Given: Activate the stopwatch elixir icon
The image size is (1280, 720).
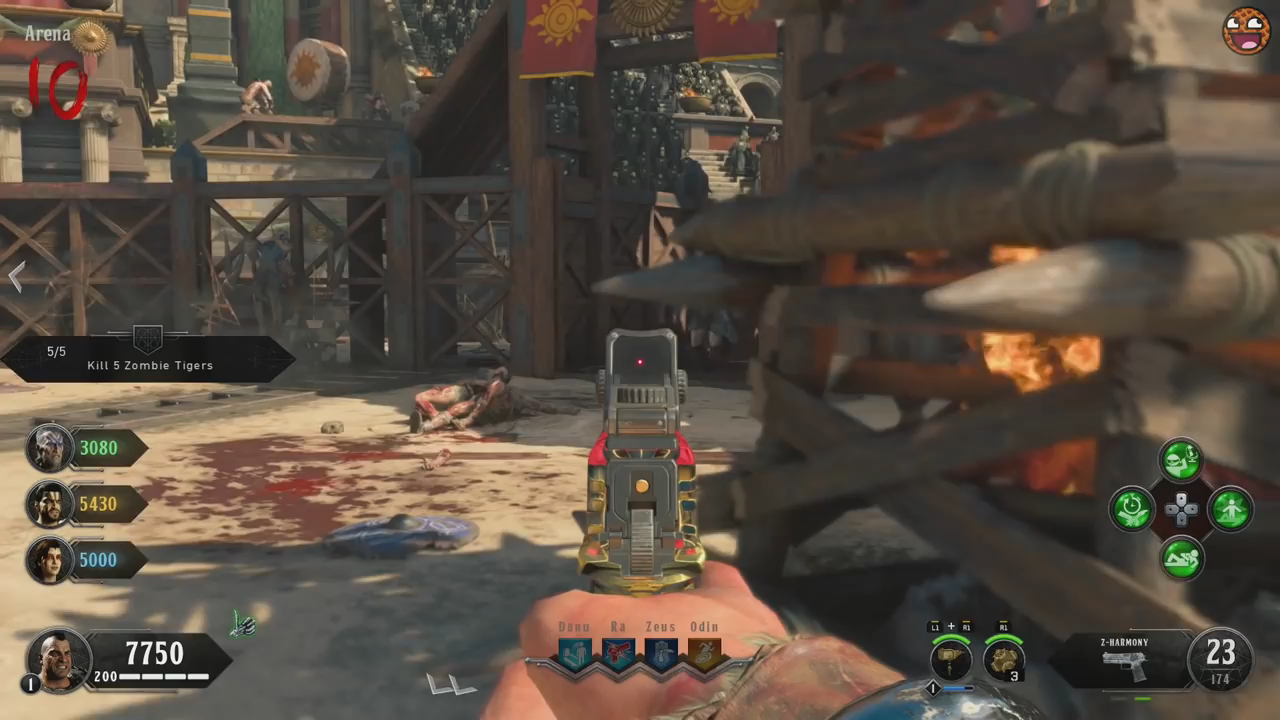Looking at the screenshot, I should coord(1132,509).
